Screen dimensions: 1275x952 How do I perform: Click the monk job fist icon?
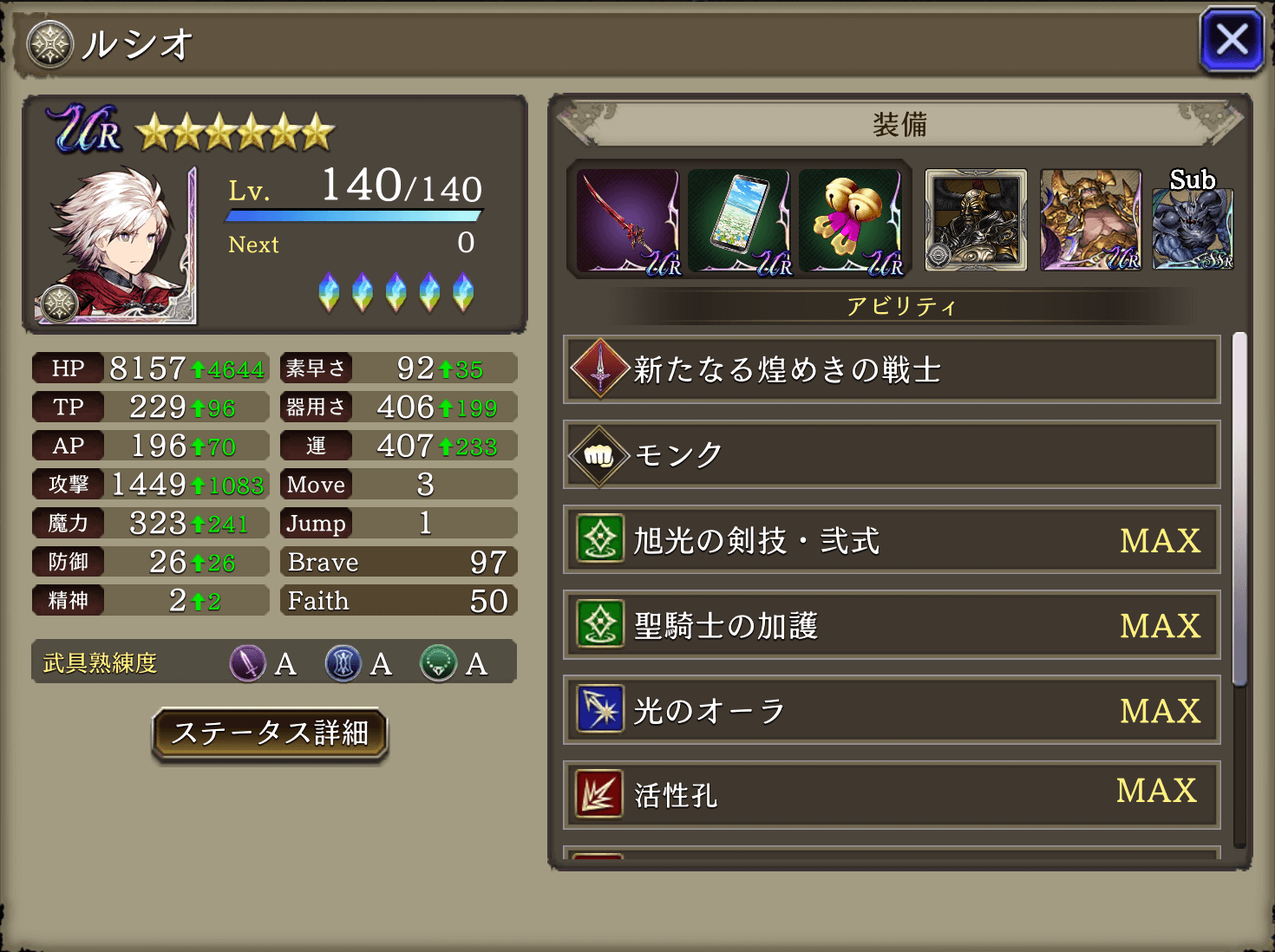[x=598, y=454]
